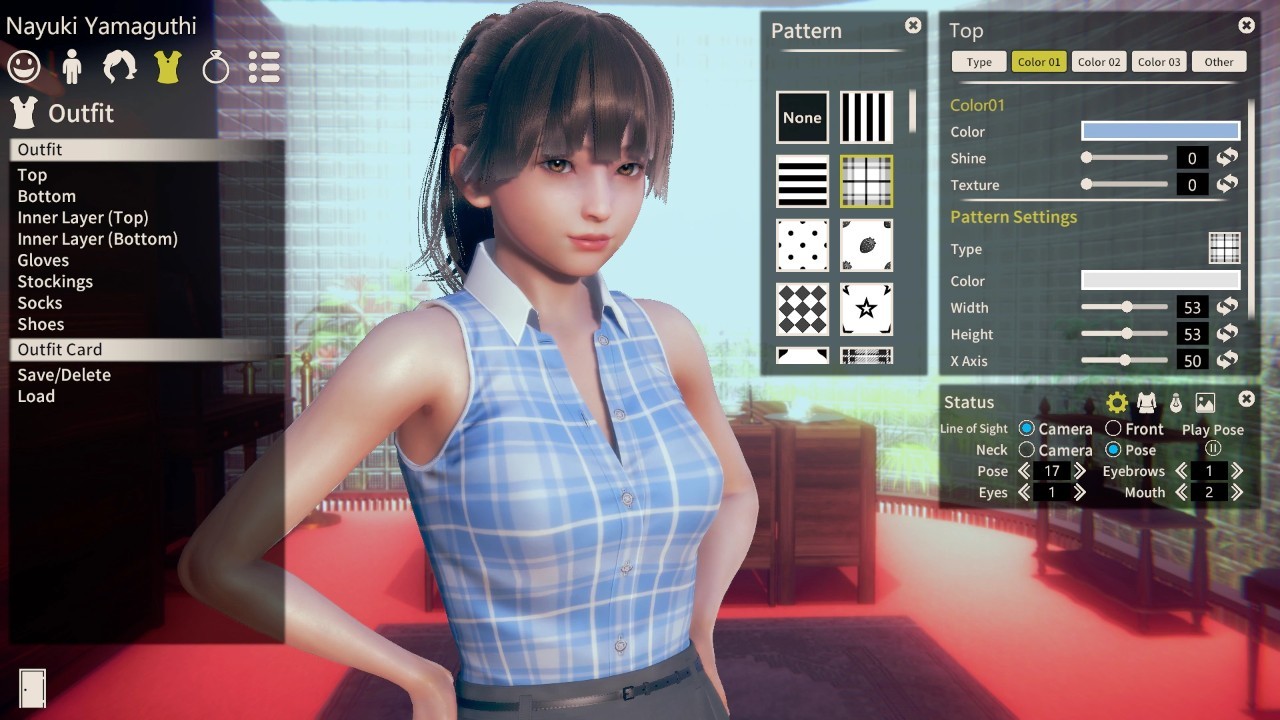
Task: Open the face customization smiley icon
Action: pos(23,66)
